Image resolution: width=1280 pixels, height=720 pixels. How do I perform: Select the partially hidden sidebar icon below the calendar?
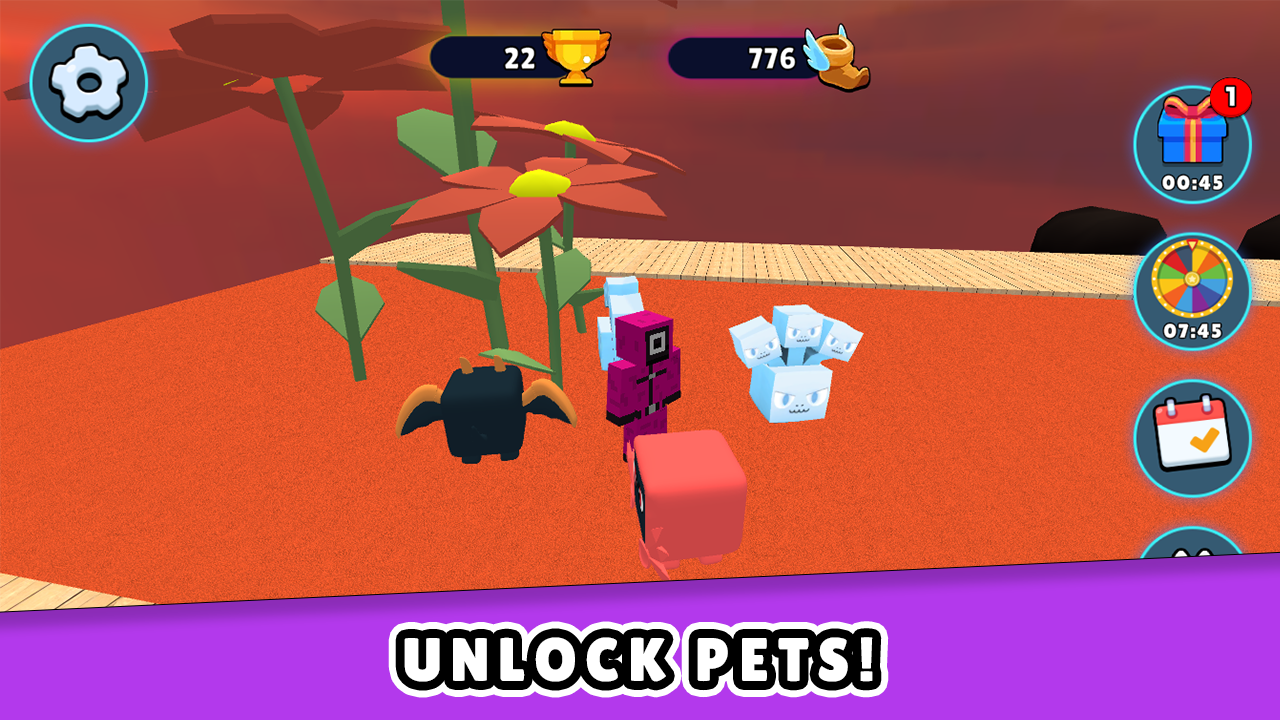coord(1193,555)
